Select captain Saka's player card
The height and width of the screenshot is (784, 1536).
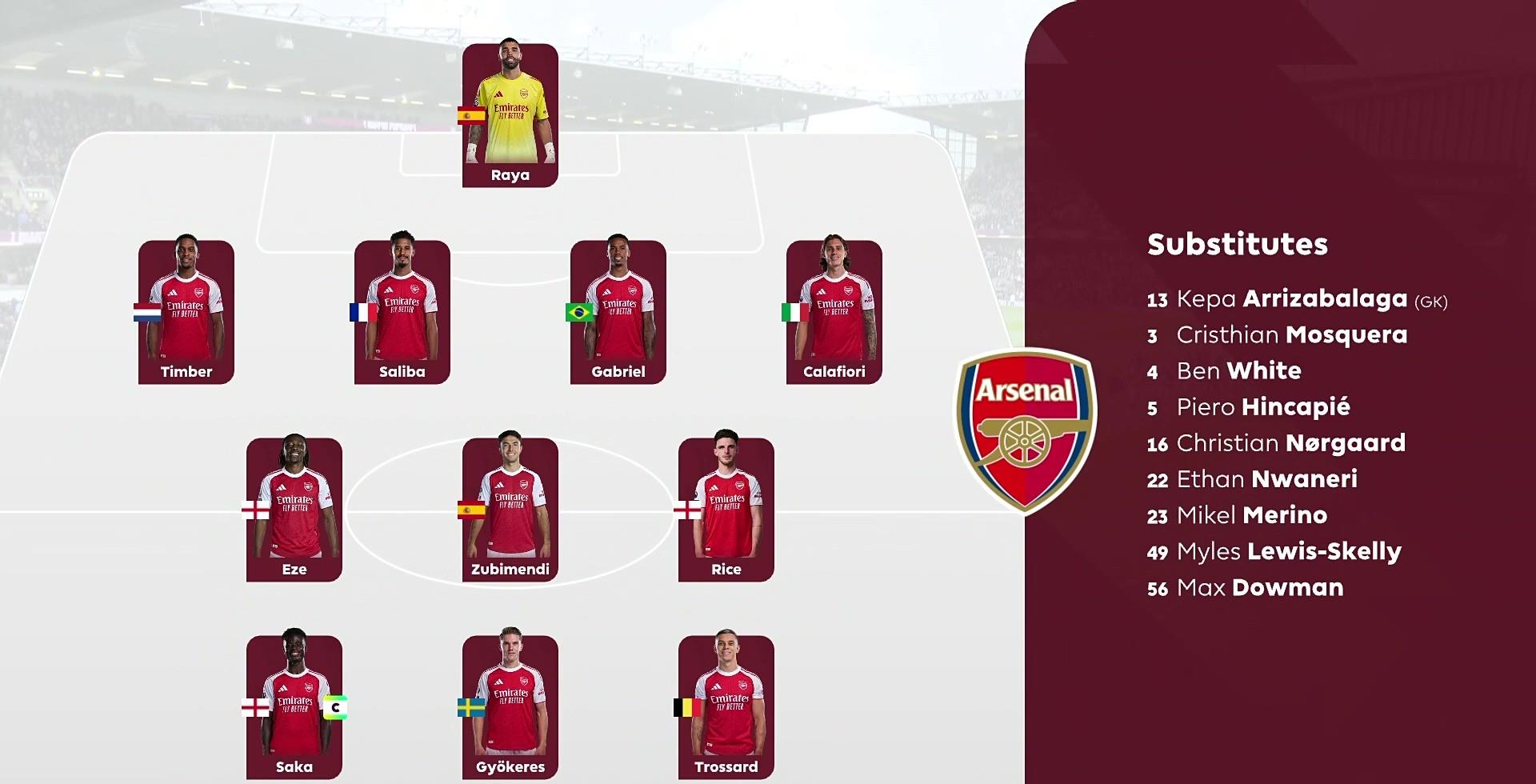click(294, 707)
